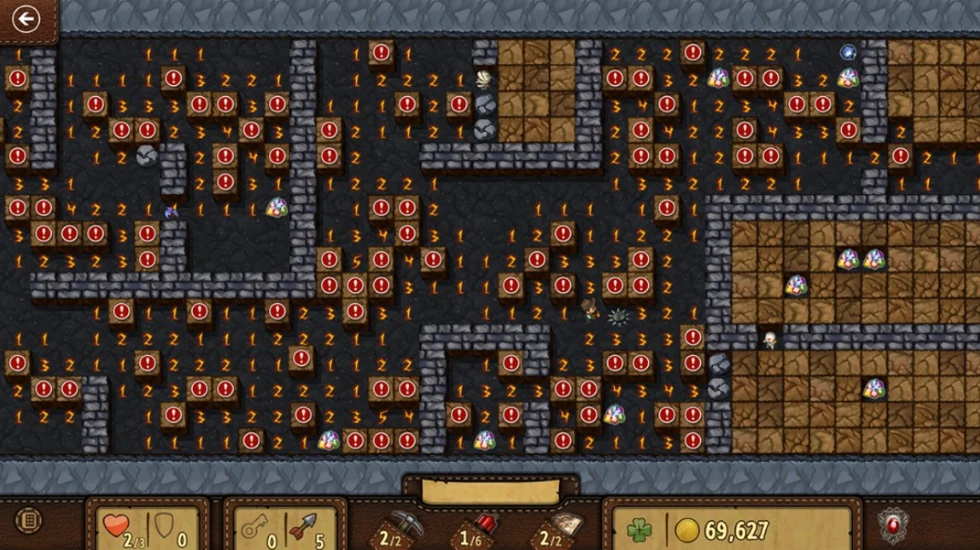980x550 pixels.
Task: Activate the map scroll item
Action: tap(558, 526)
